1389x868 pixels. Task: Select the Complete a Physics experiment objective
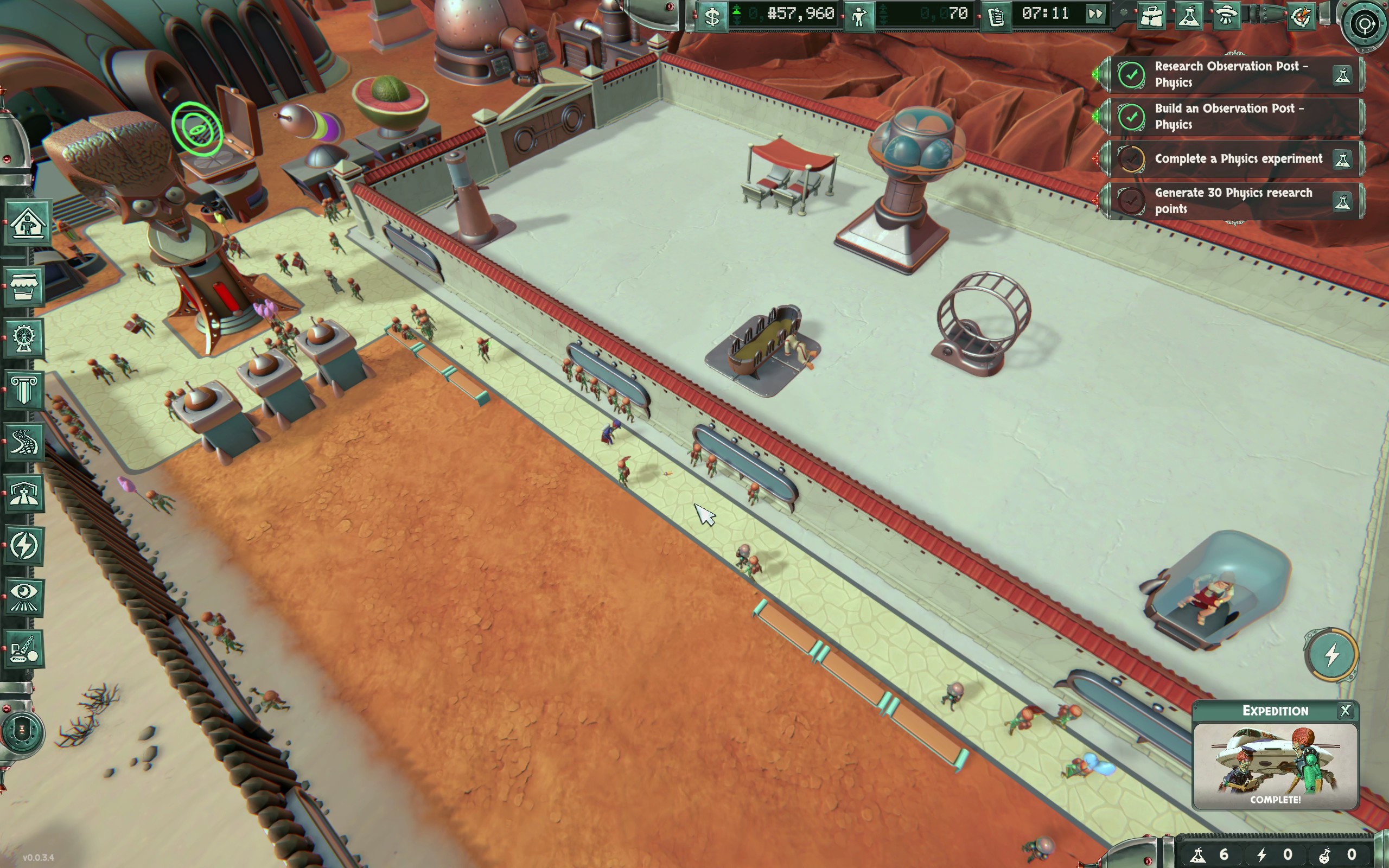(x=1238, y=159)
